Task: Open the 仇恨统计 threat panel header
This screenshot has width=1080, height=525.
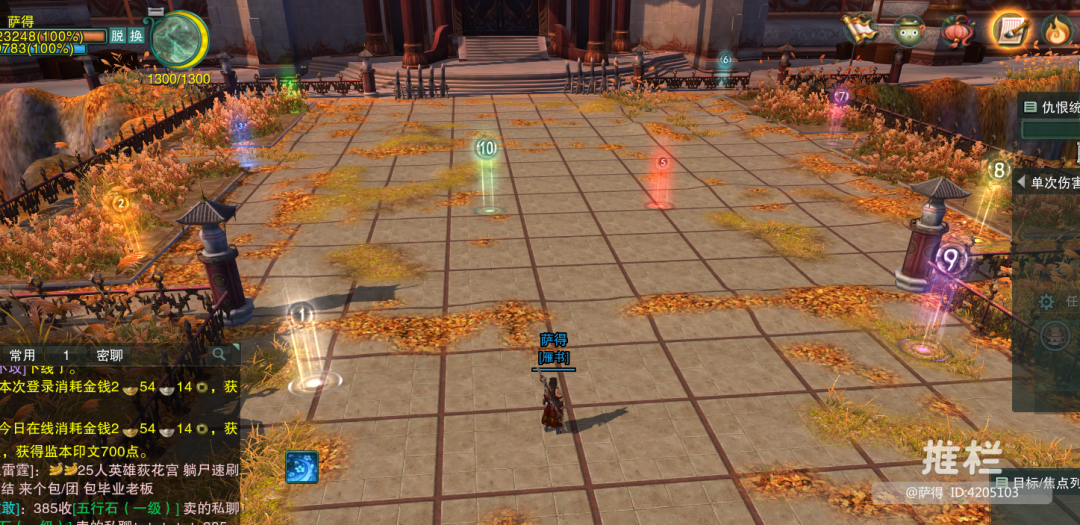Action: tap(1050, 107)
